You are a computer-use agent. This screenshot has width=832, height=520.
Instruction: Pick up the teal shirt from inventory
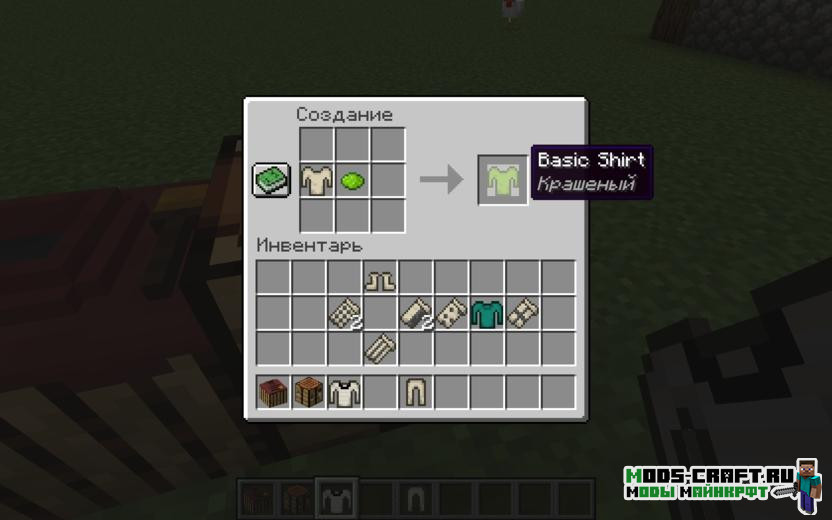[x=487, y=314]
